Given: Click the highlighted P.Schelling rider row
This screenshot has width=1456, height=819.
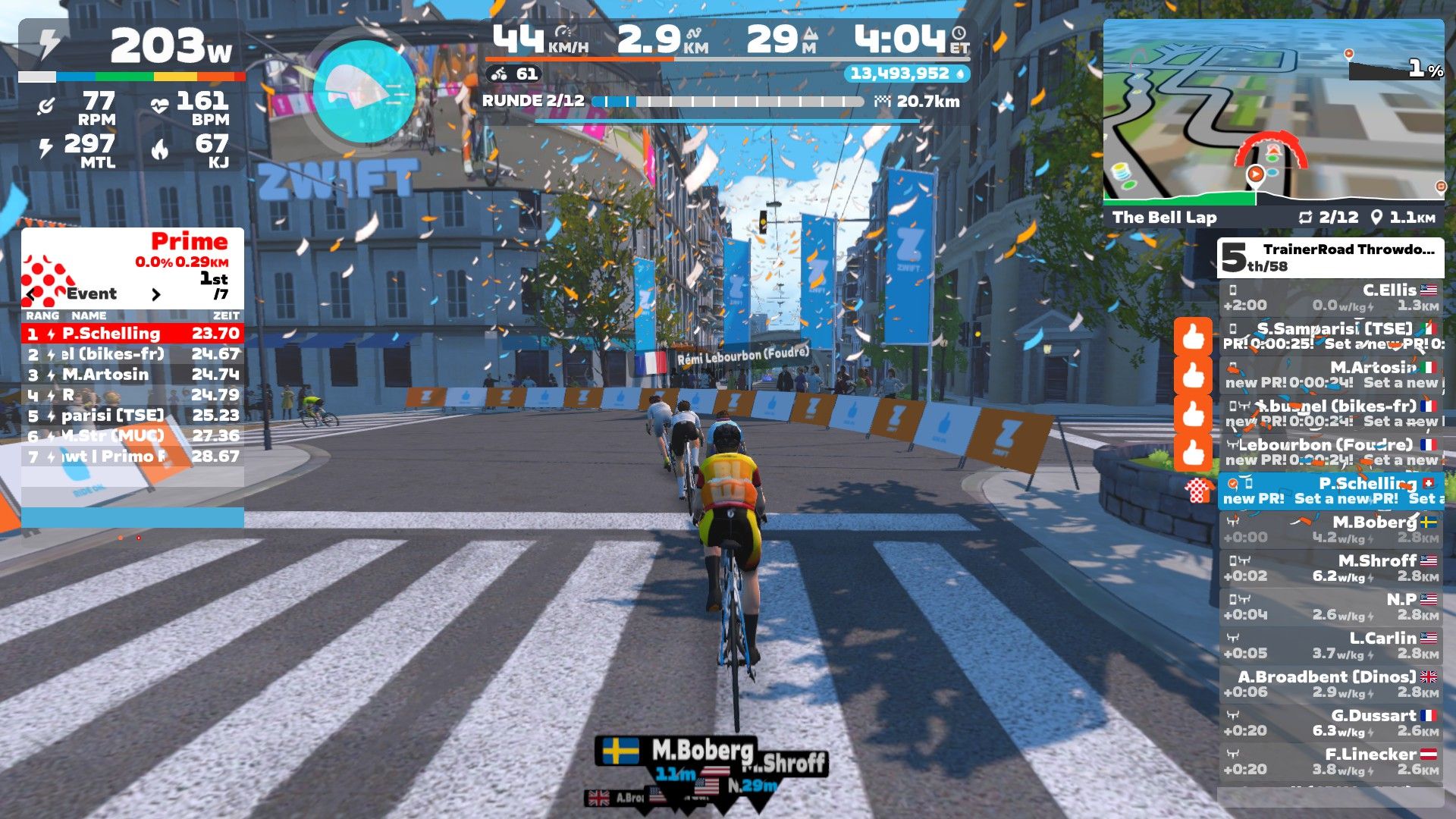Looking at the screenshot, I should [1330, 491].
